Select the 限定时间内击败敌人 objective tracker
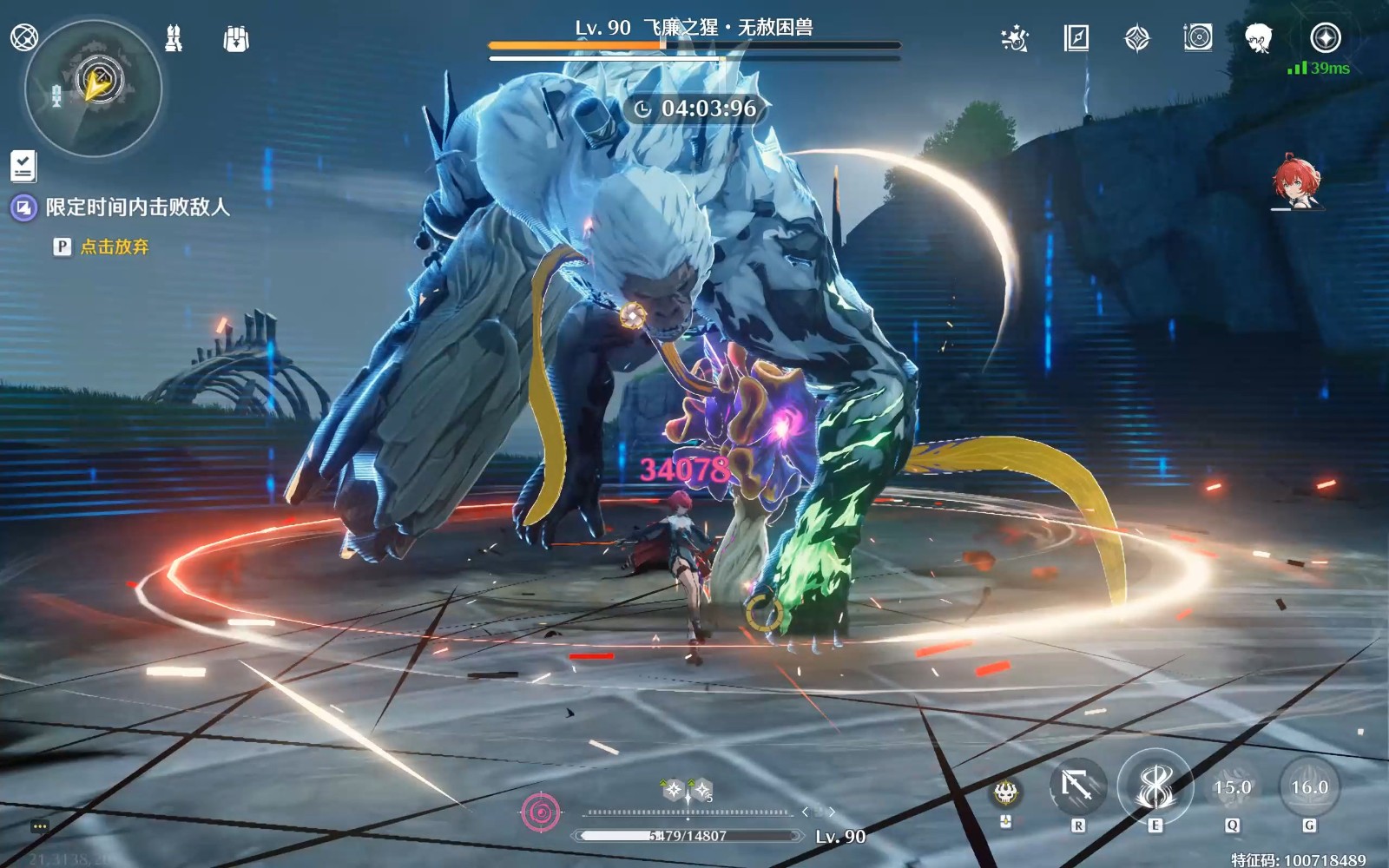The height and width of the screenshot is (868, 1389). pyautogui.click(x=137, y=207)
